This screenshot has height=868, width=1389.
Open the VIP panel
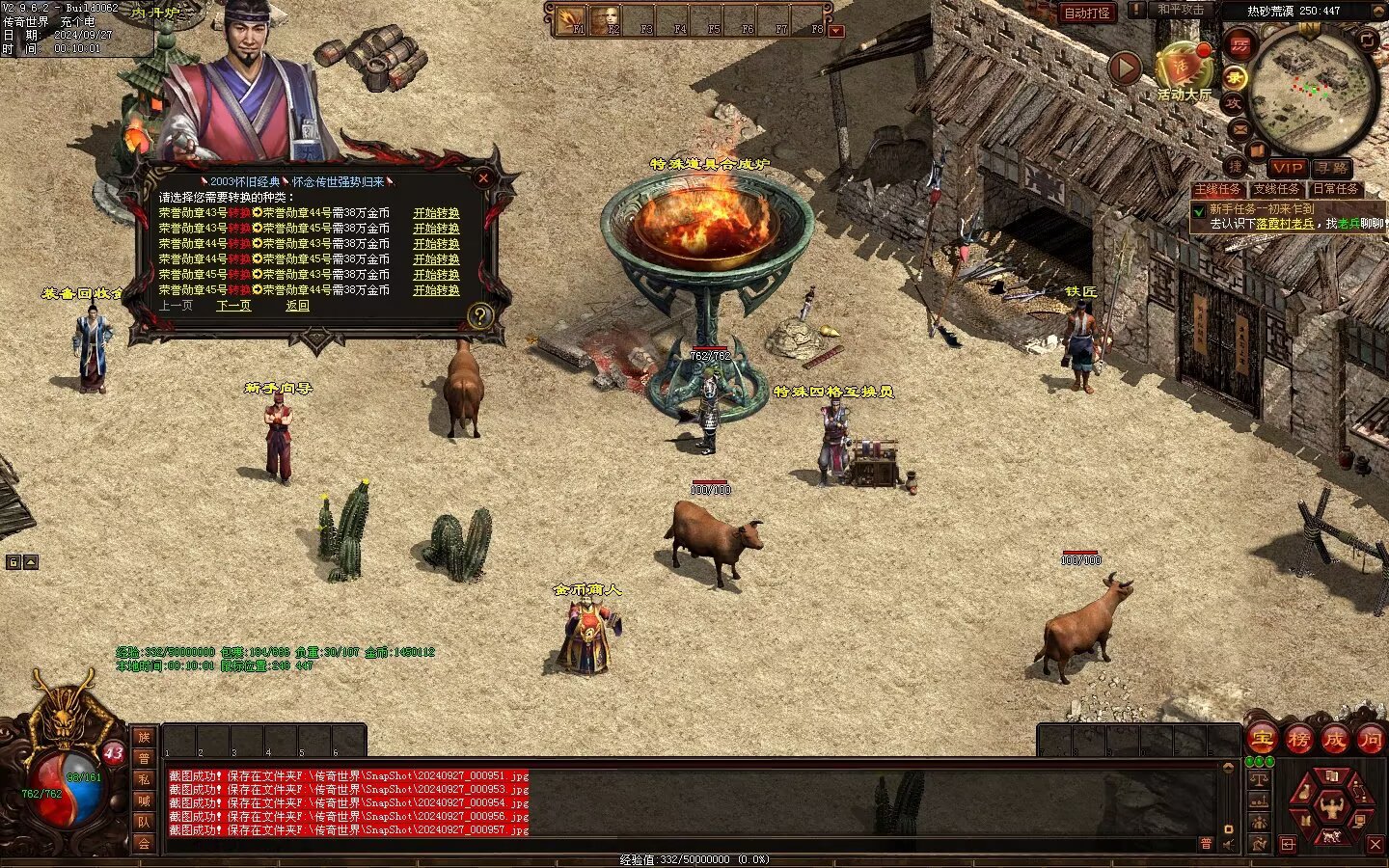pos(1287,168)
